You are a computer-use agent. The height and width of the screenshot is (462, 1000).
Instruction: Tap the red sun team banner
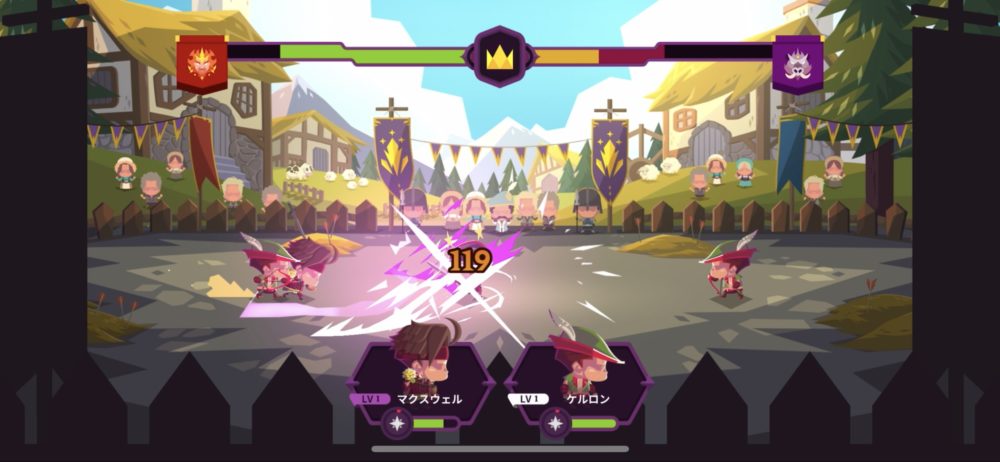(x=201, y=61)
